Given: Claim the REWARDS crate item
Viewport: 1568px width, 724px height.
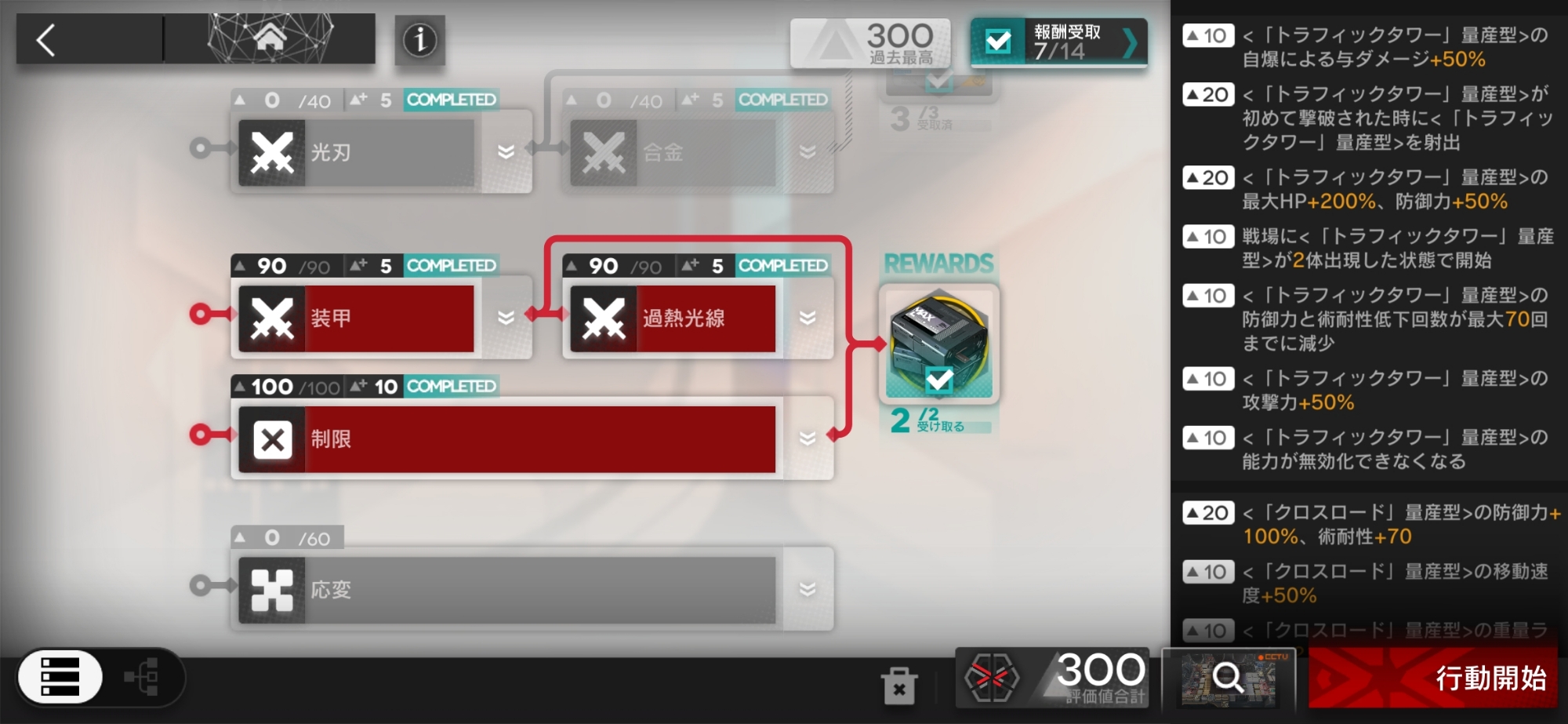Looking at the screenshot, I should 938,344.
